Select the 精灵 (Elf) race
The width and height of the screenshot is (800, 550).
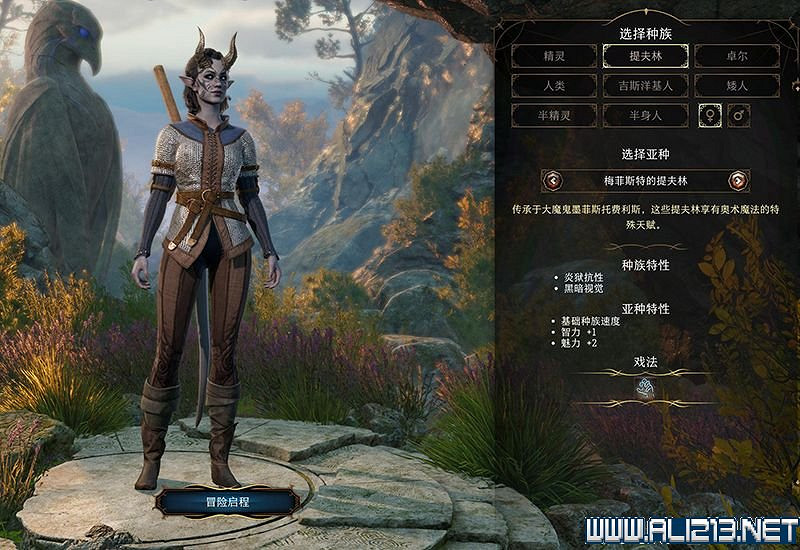coord(554,56)
